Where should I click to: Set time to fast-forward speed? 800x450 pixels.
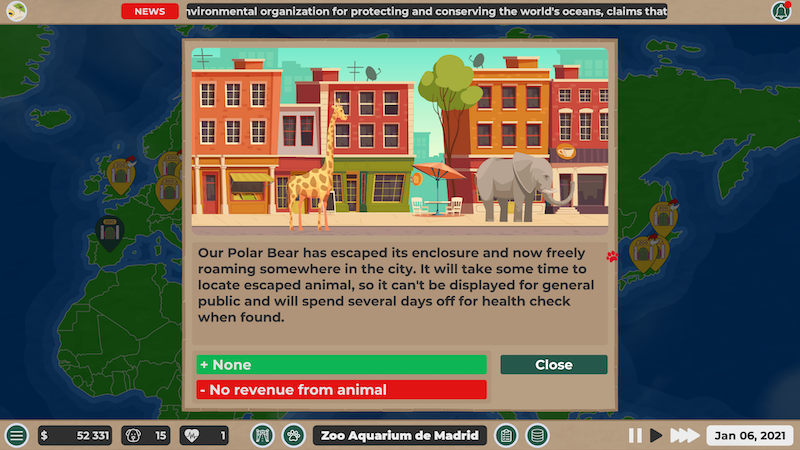point(684,436)
